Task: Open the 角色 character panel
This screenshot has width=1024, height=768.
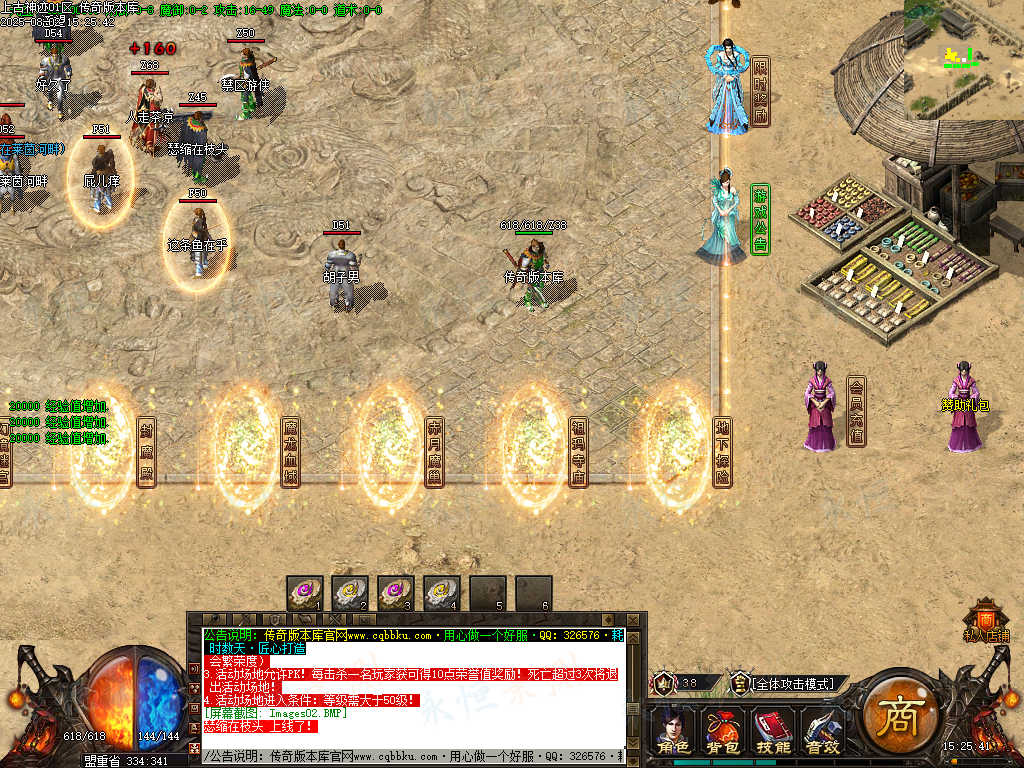Action: tap(672, 731)
